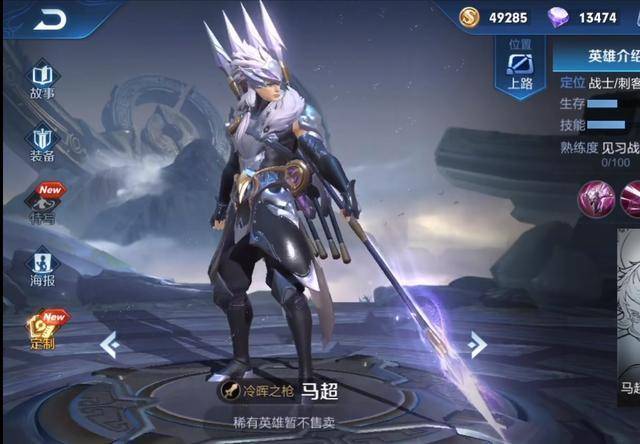Show the previous hero with the left arrow
Image resolution: width=640 pixels, height=444 pixels.
110,345
